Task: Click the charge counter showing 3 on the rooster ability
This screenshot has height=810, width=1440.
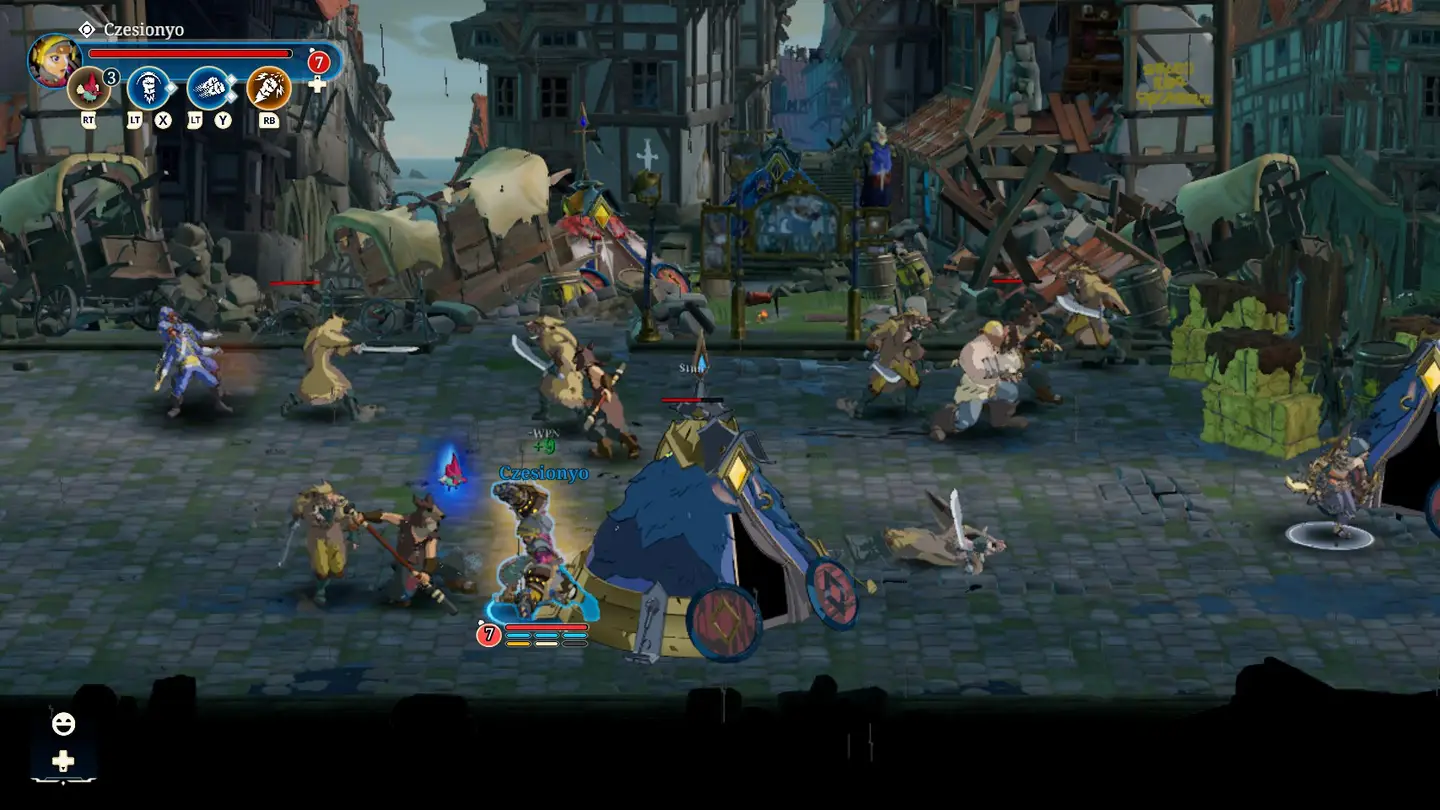Action: (x=111, y=78)
